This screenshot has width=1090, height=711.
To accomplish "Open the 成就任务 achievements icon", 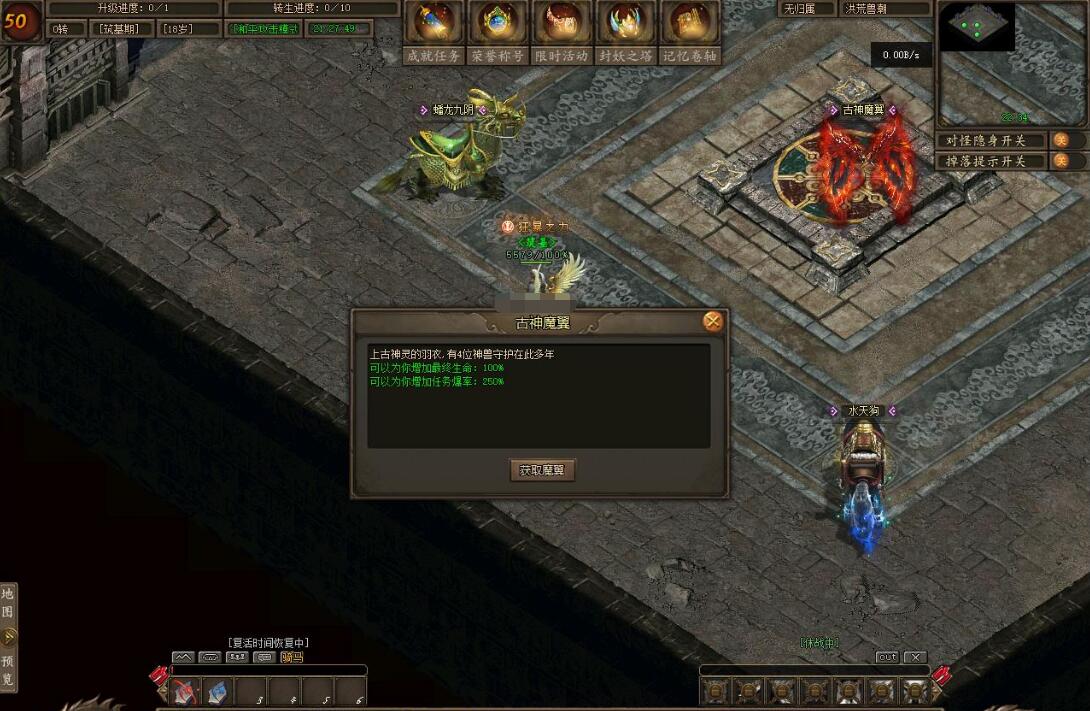I will [433, 24].
